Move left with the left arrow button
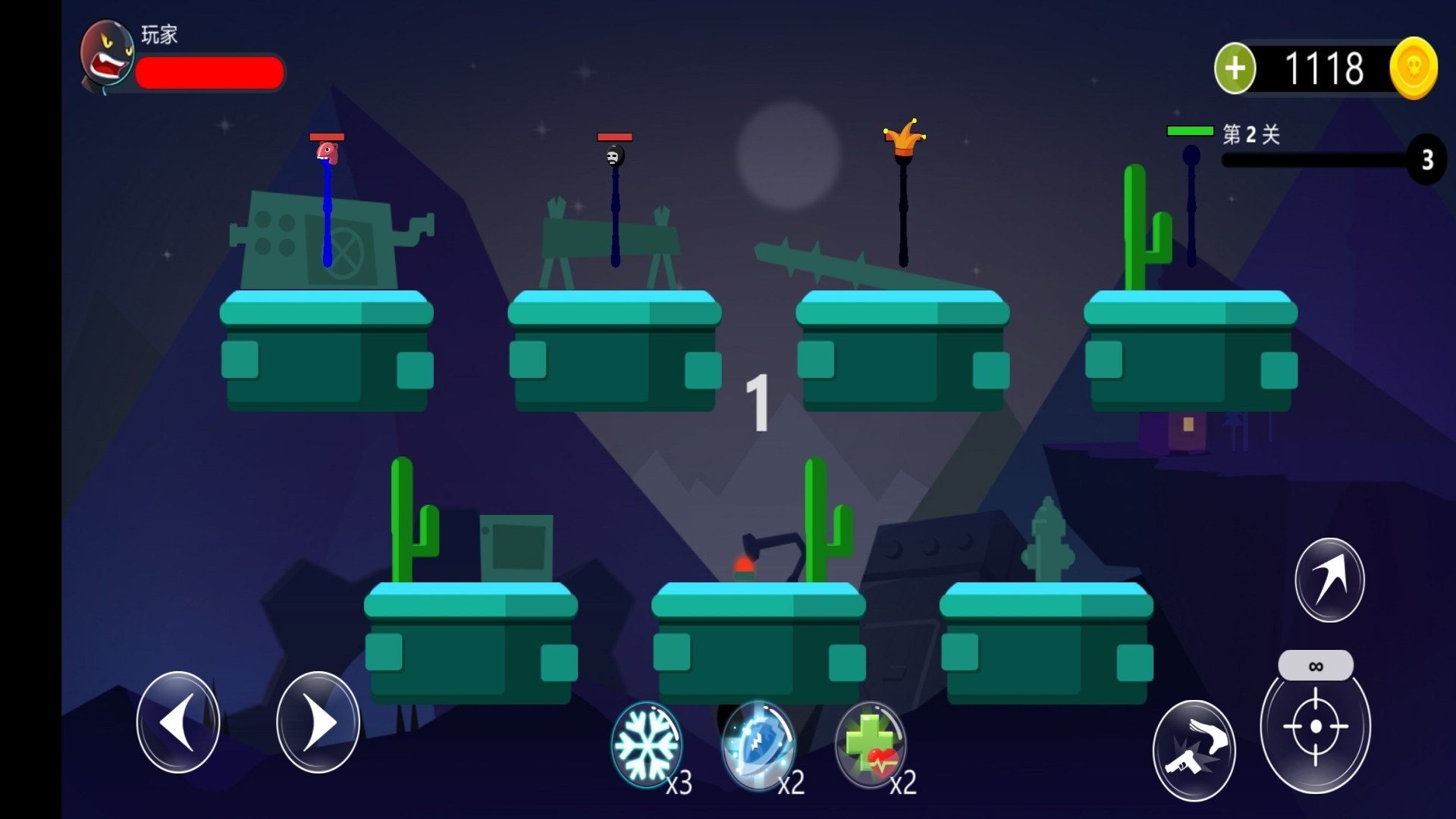This screenshot has width=1456, height=819. pos(178,722)
